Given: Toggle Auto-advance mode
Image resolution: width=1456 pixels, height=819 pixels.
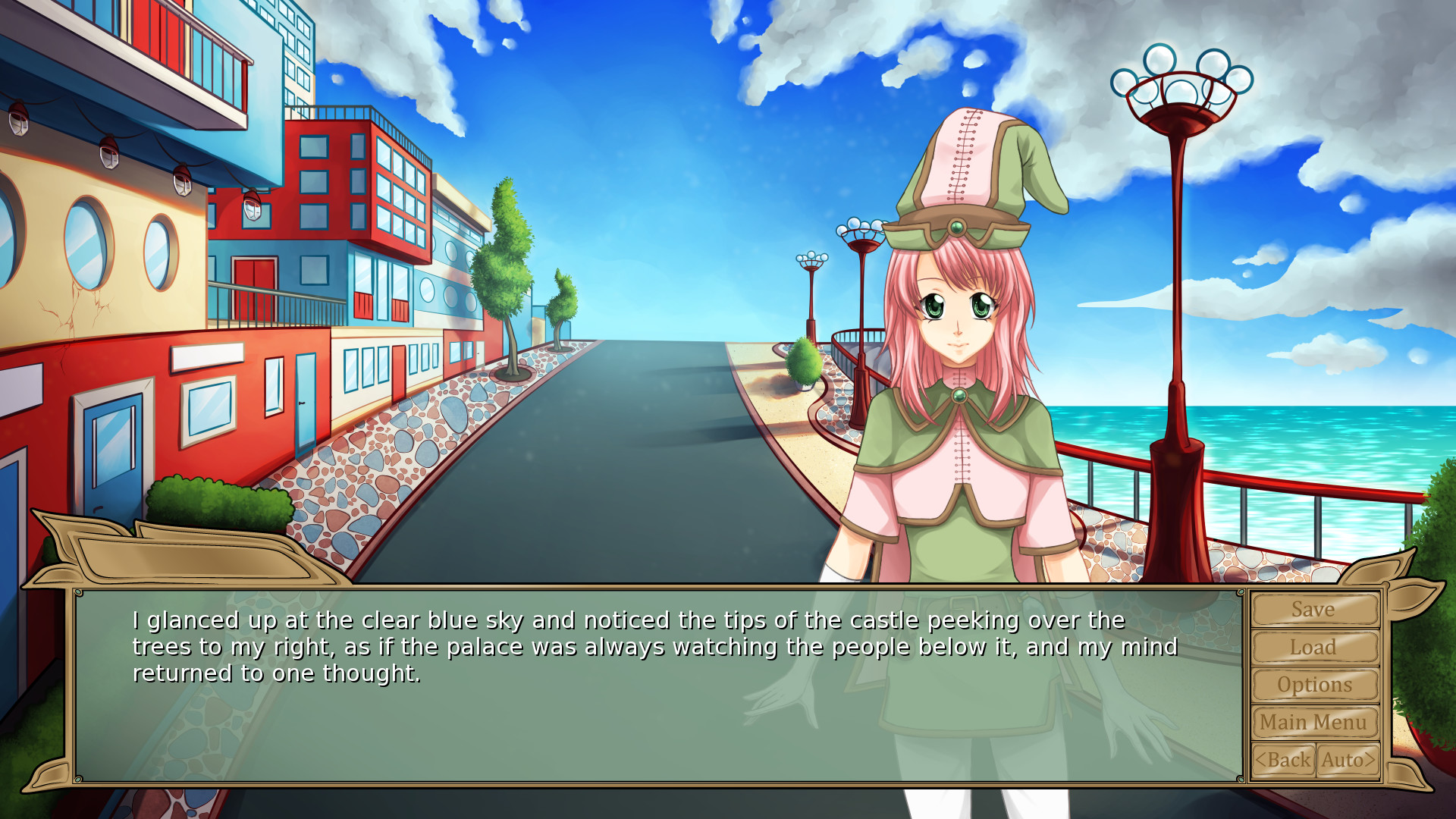Looking at the screenshot, I should [1348, 760].
